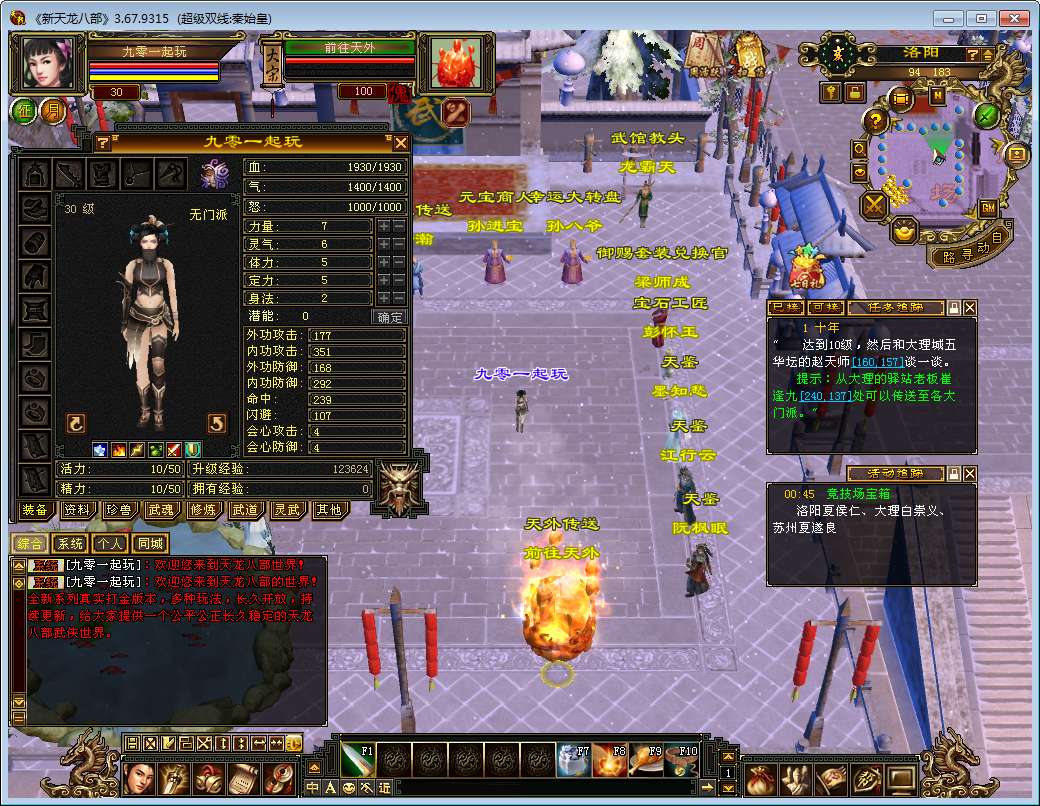The image size is (1040, 806).
Task: Show the 同城 chat channel
Action: [x=150, y=544]
